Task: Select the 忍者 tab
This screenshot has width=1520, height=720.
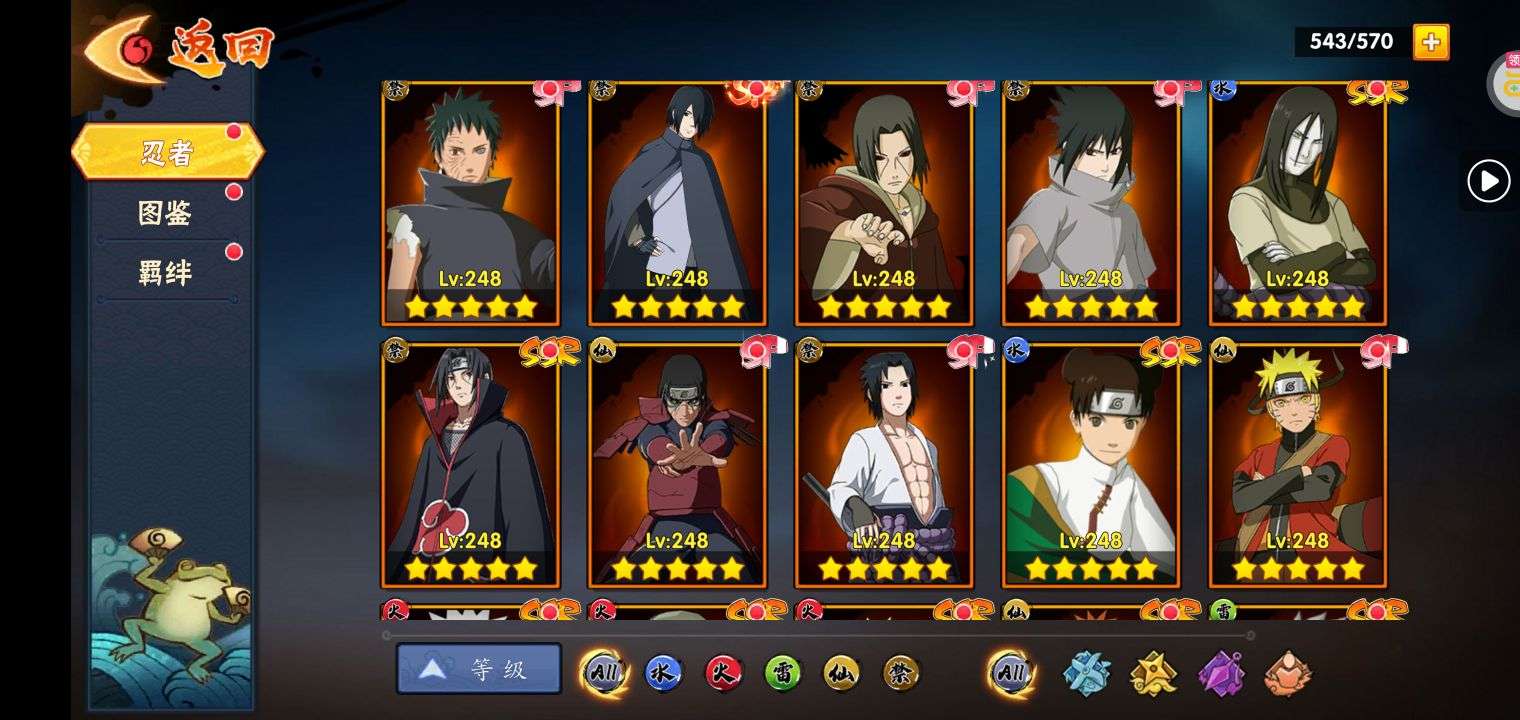Action: coord(167,153)
